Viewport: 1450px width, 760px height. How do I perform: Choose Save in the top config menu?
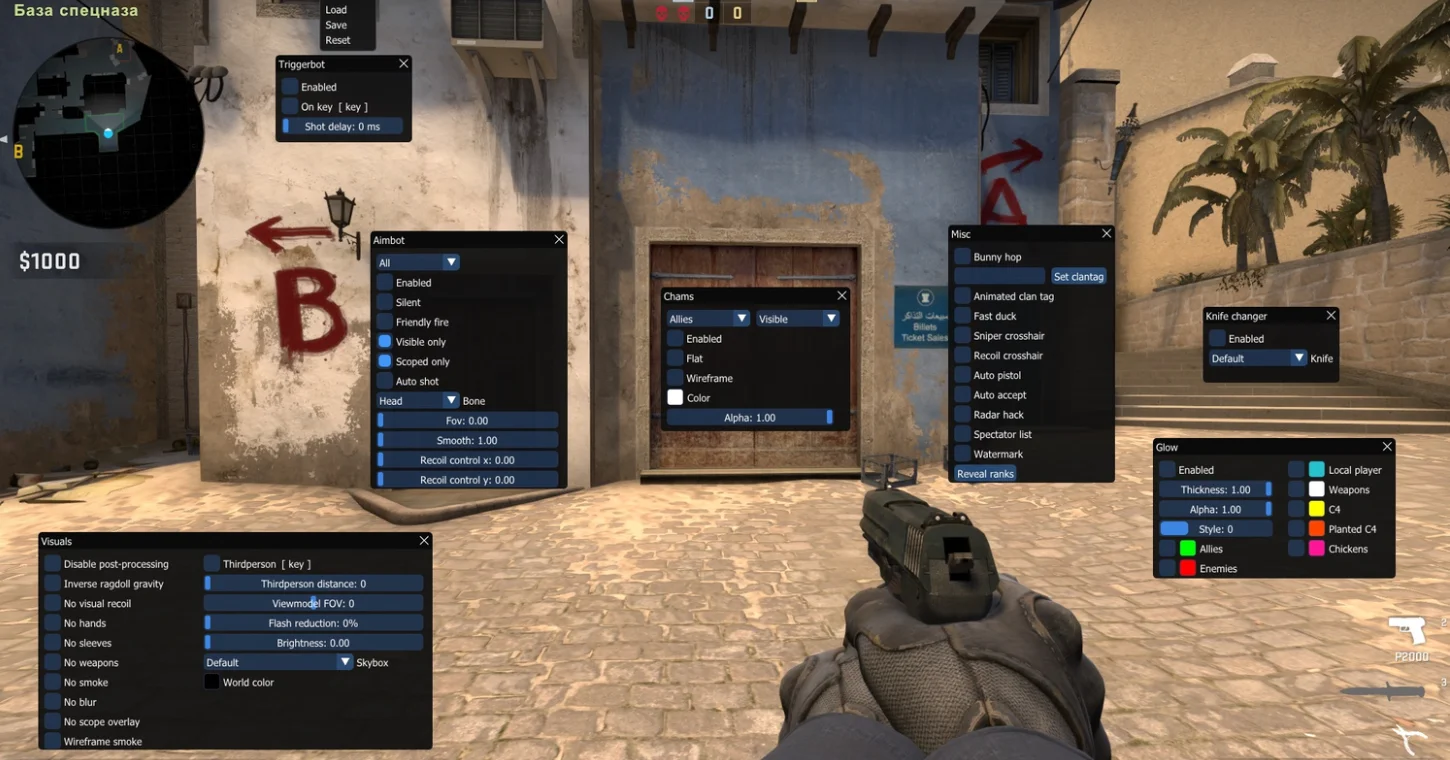click(x=336, y=25)
